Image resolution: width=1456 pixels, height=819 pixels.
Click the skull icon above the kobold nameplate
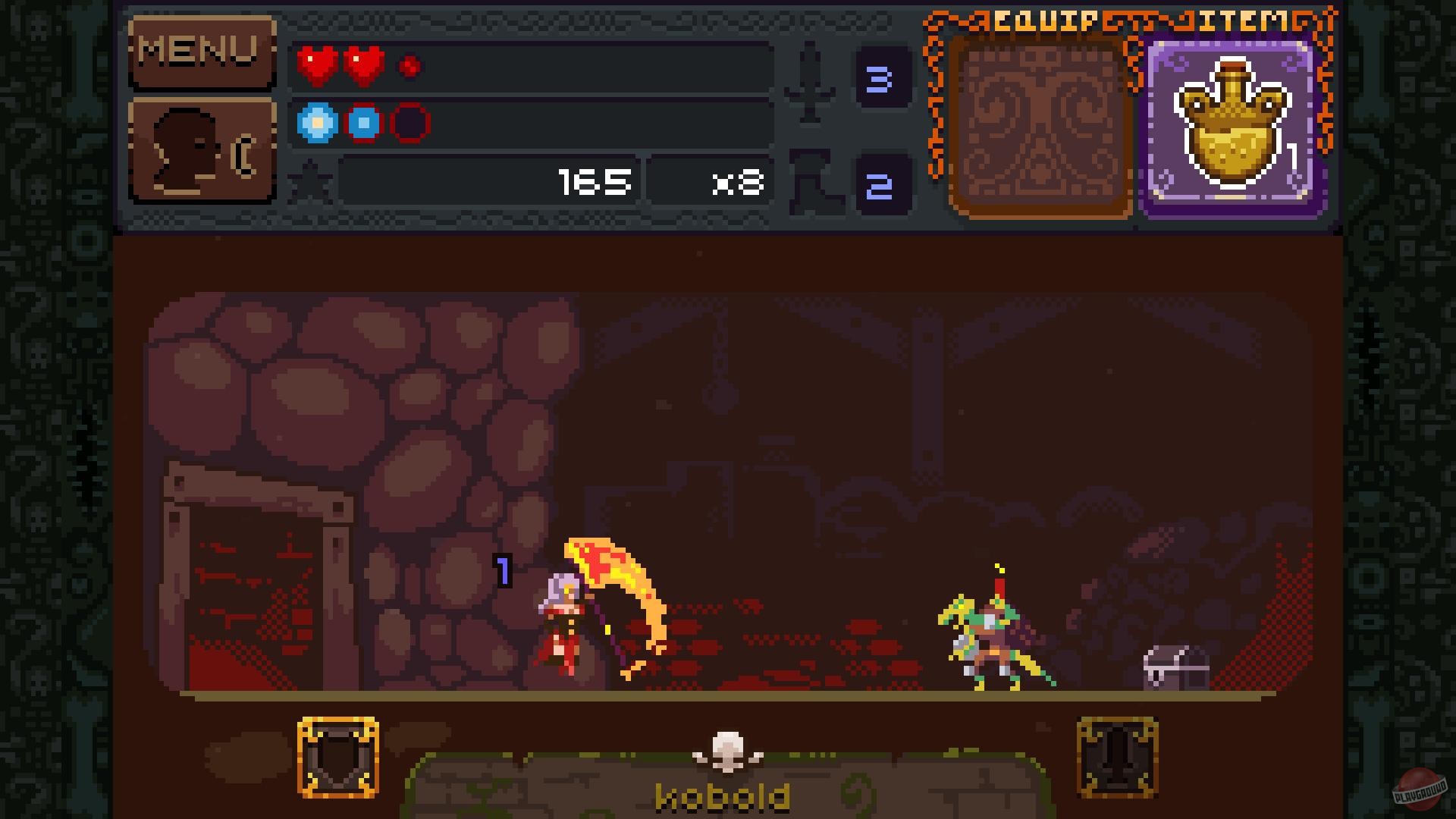pyautogui.click(x=726, y=747)
